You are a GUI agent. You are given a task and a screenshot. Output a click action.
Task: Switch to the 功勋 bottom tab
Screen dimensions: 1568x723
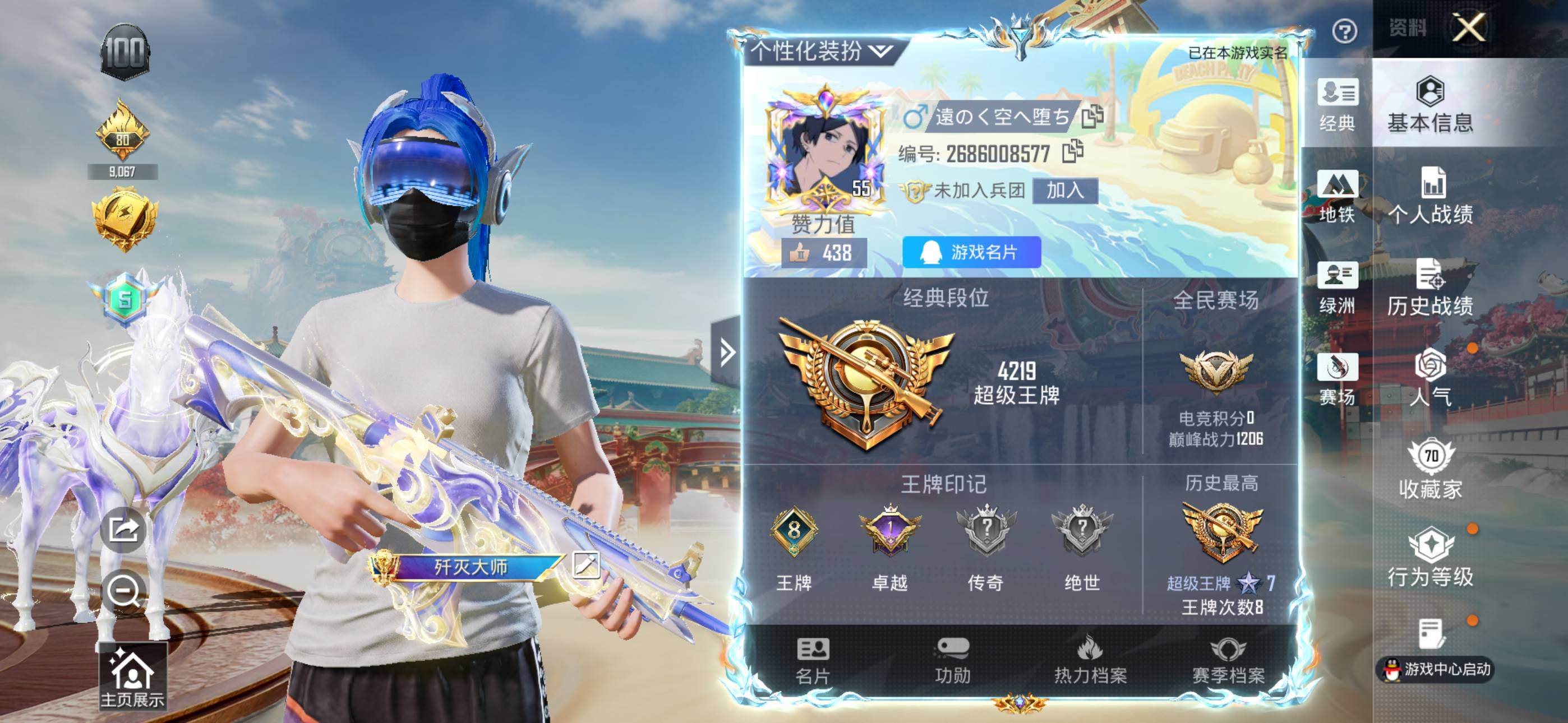(x=953, y=660)
